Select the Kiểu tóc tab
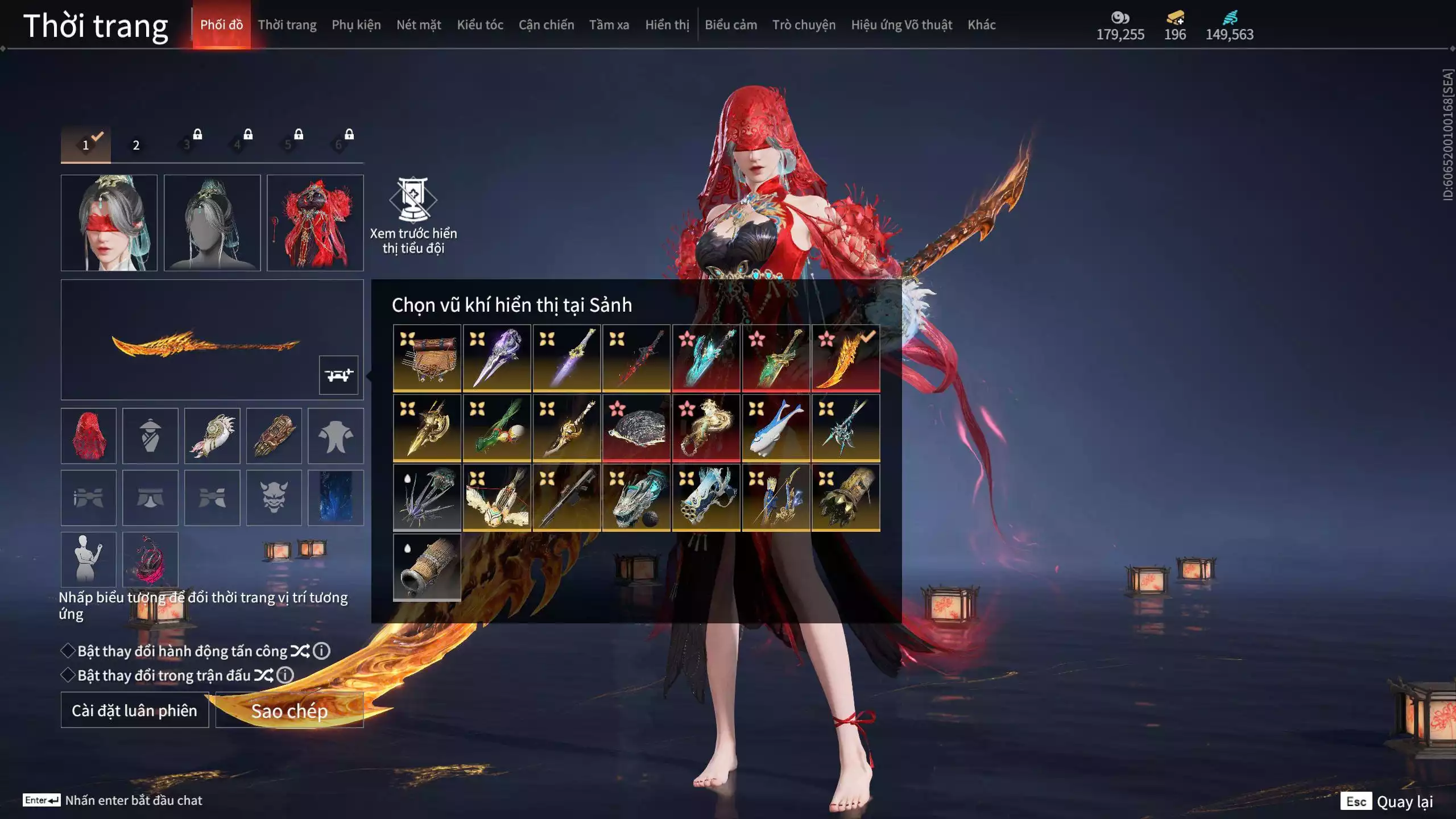 tap(479, 25)
